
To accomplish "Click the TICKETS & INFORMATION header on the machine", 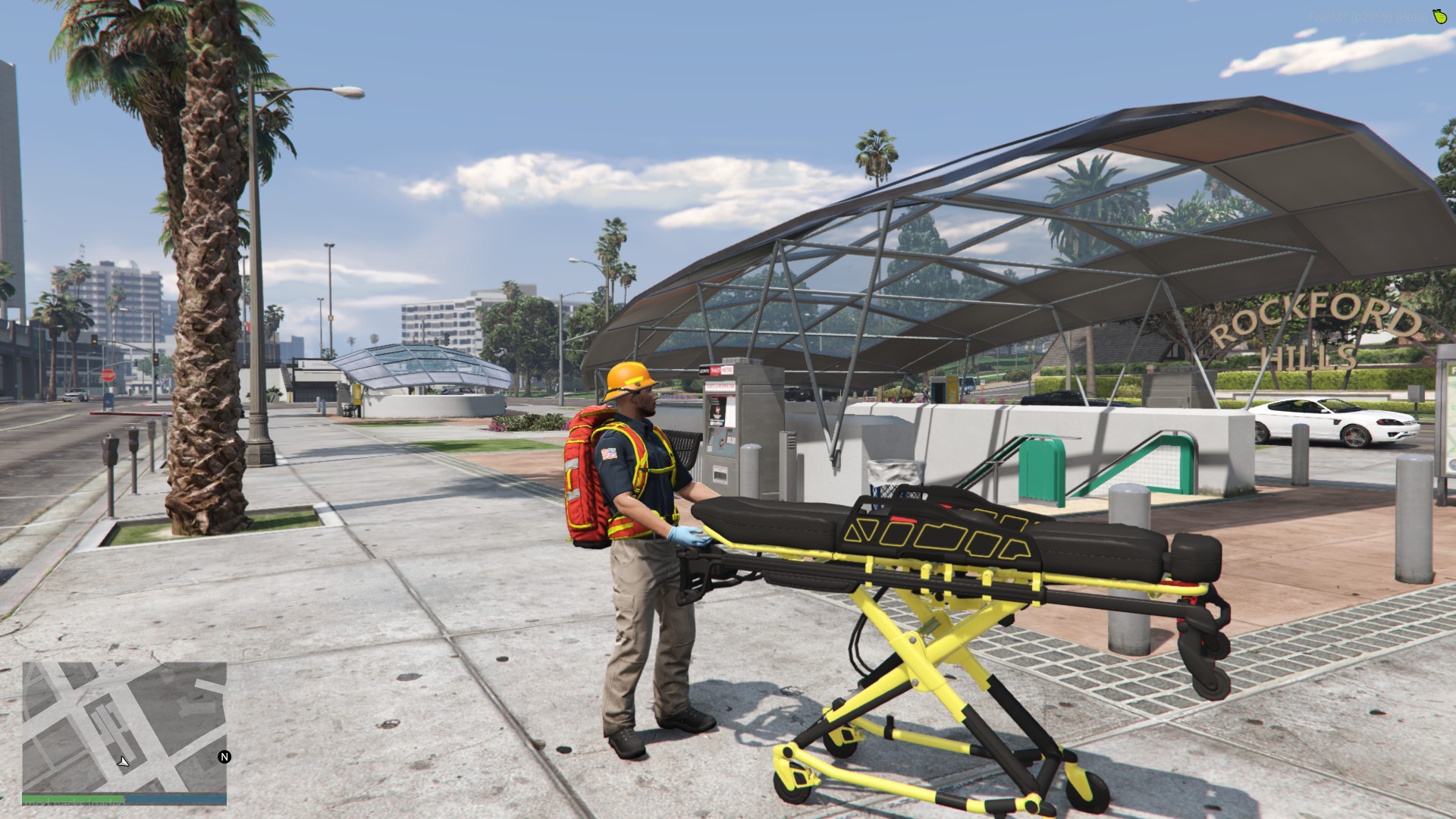I will coord(720,385).
